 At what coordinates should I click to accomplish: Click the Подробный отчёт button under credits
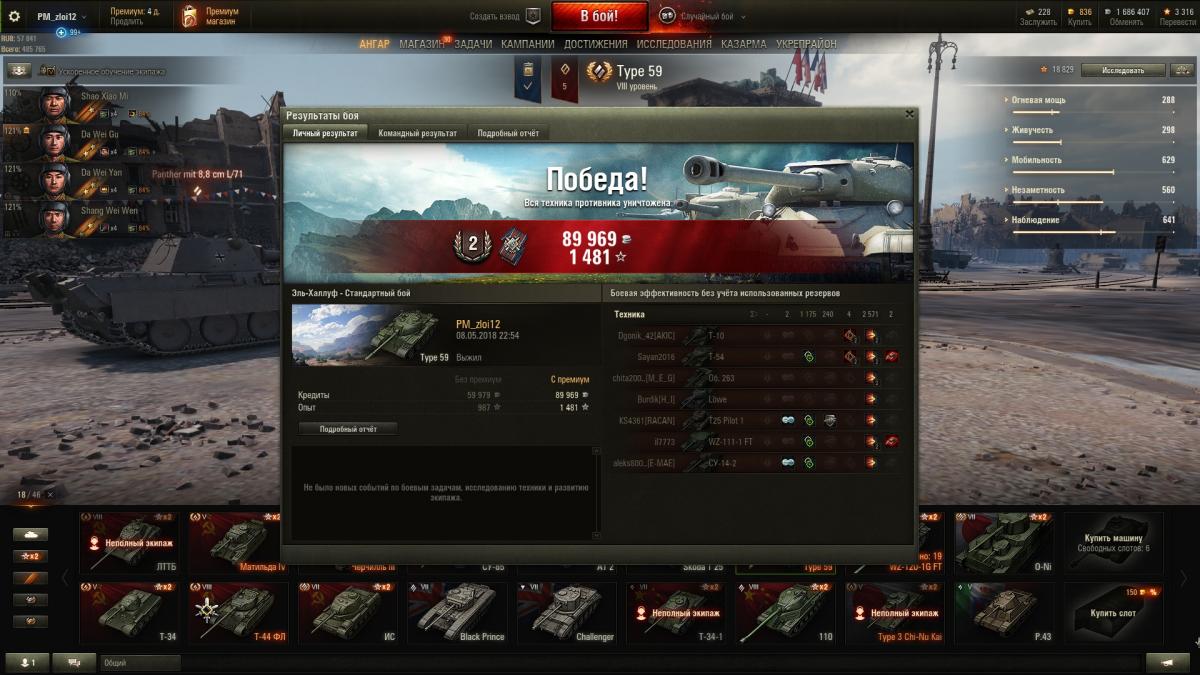[347, 429]
